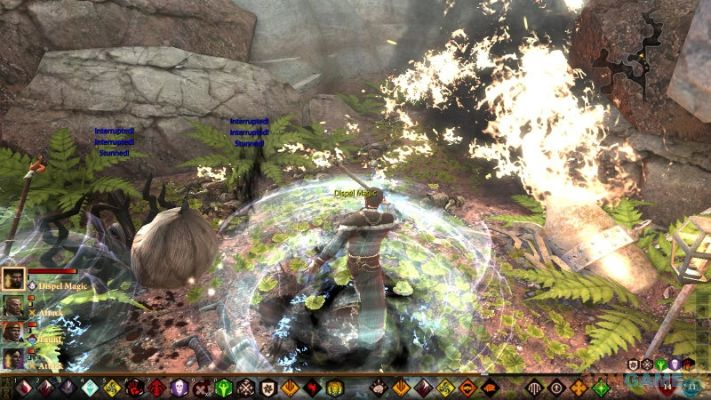Viewport: 711px width, 400px height.
Task: Choose the bottom party member portrait
Action: point(13,357)
